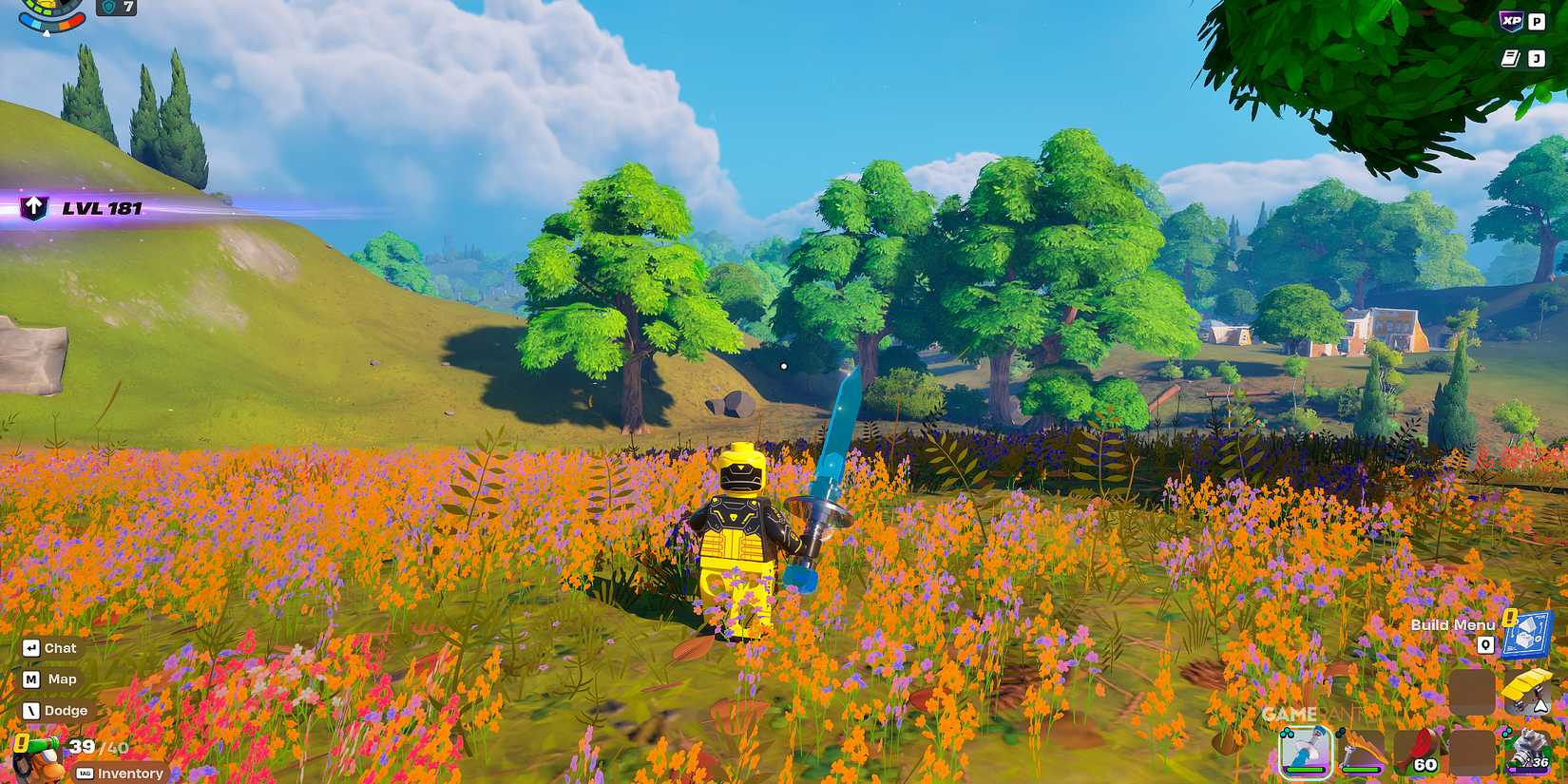Click the yellow glider hotbar slot
The width and height of the screenshot is (1568, 784).
pos(1529,689)
